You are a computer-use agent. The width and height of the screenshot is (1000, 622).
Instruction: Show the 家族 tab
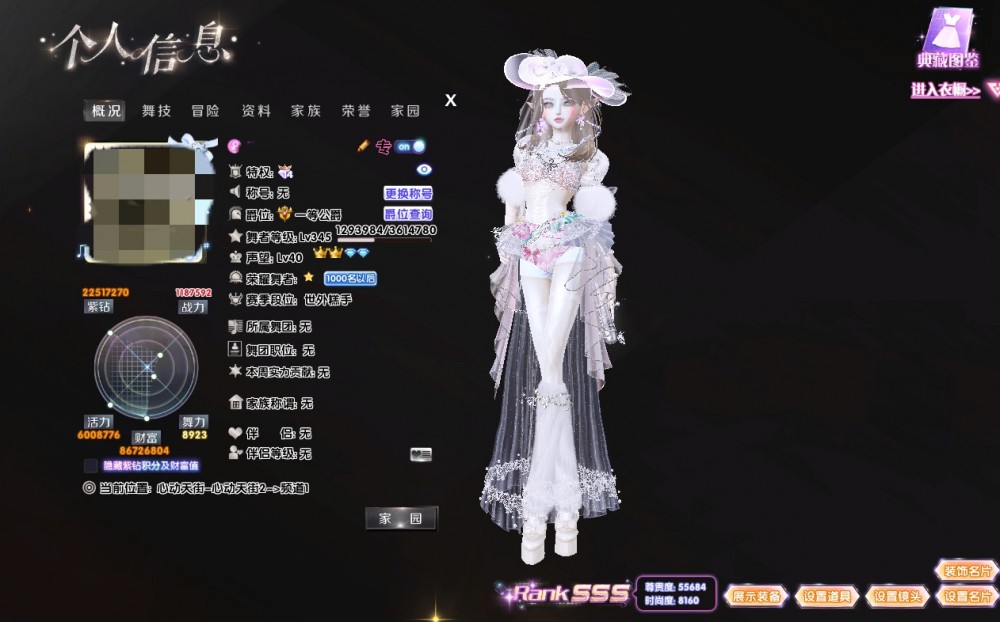(306, 111)
